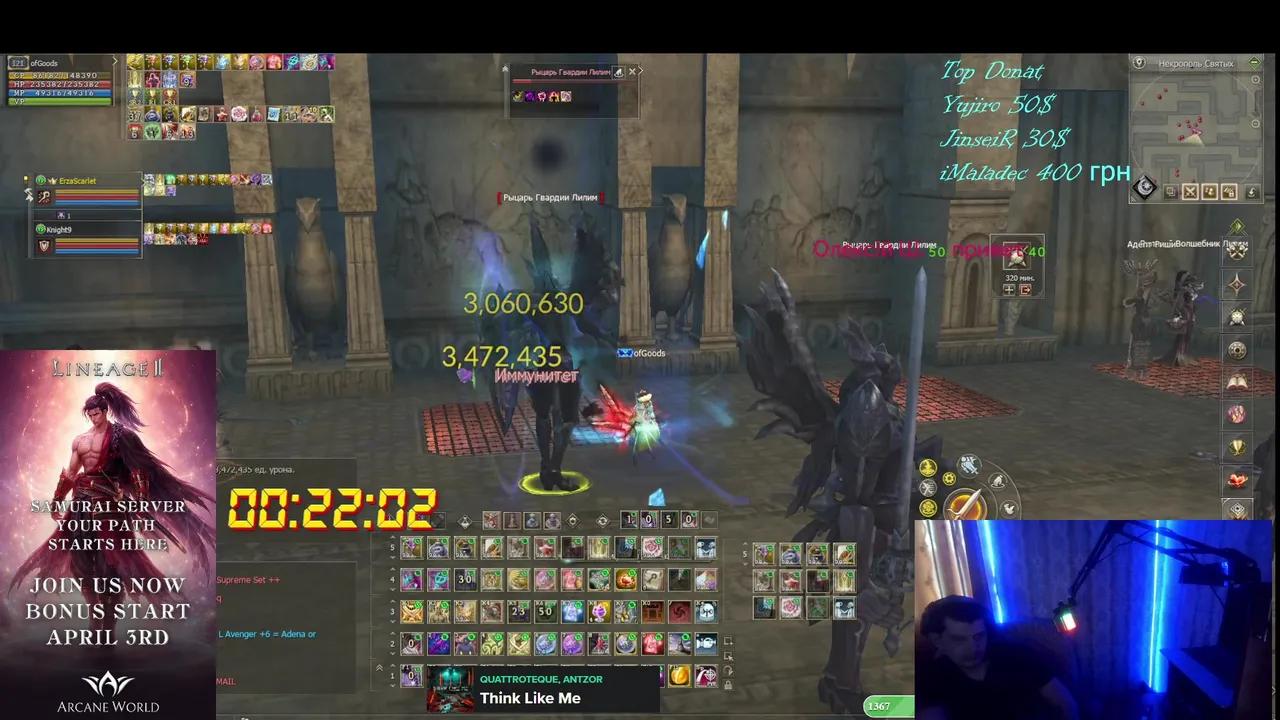Click the ofGoods HP bar

point(63,83)
